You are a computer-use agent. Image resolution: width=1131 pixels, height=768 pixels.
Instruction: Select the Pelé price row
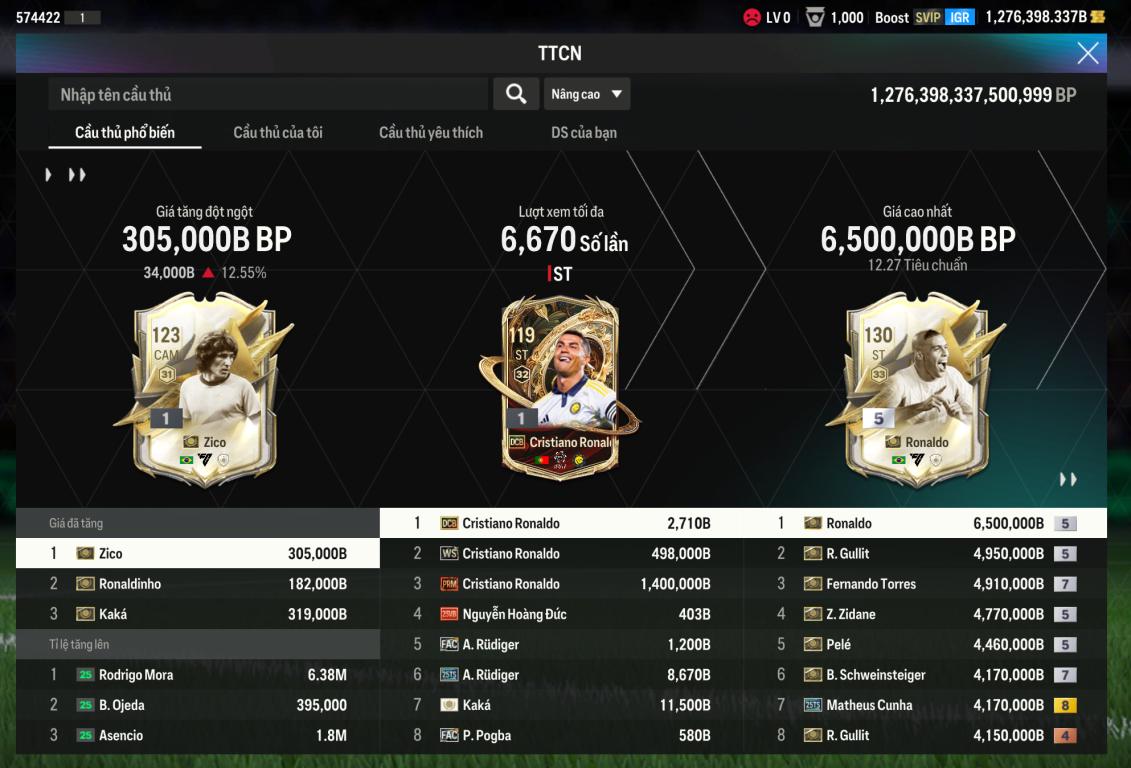tap(925, 645)
